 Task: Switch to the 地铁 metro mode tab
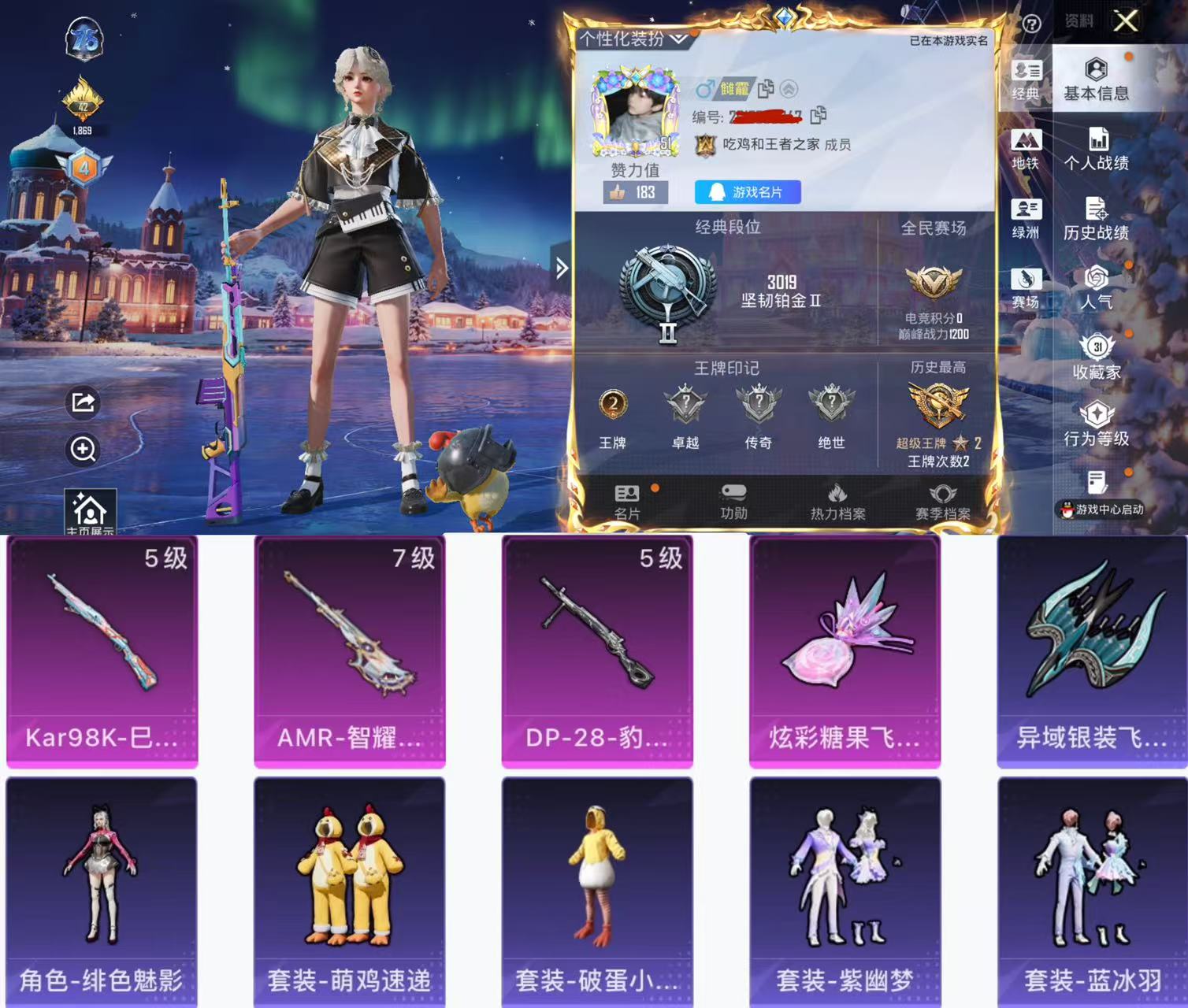(1026, 150)
